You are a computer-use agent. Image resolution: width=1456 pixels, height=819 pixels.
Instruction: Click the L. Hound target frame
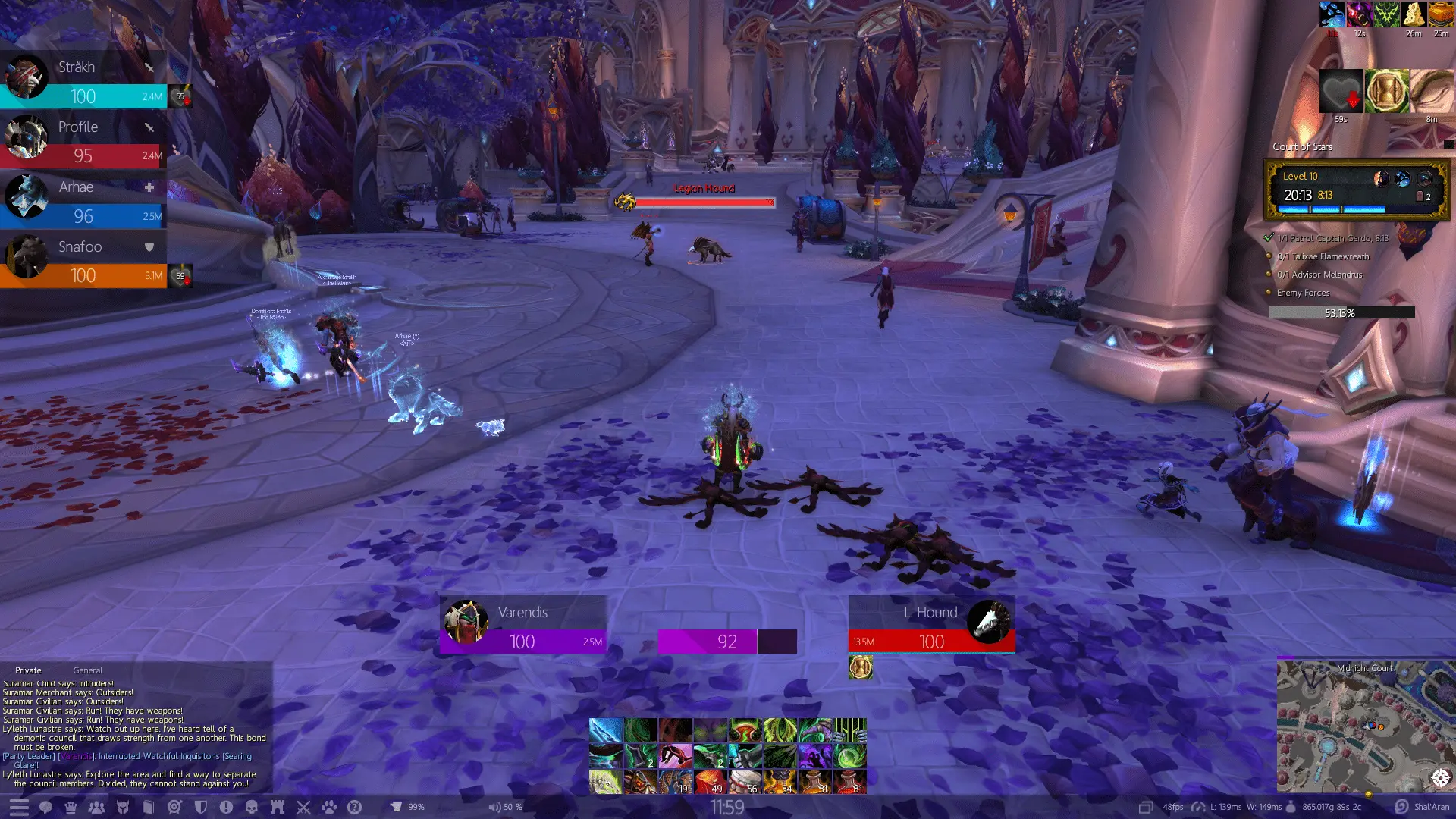point(931,626)
